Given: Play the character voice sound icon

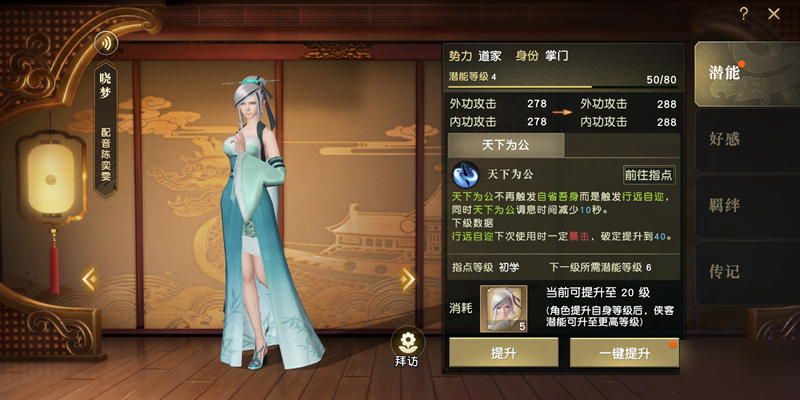Looking at the screenshot, I should click(106, 43).
